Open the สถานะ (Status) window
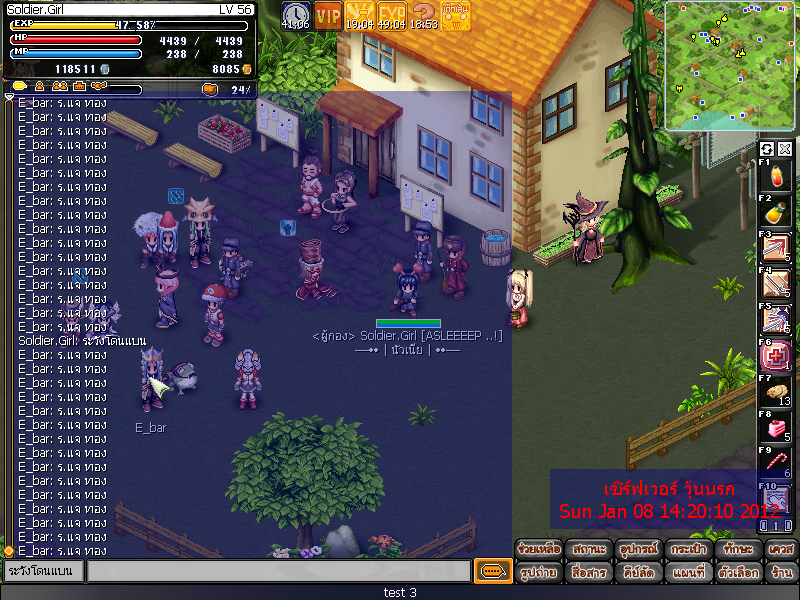The height and width of the screenshot is (600, 800). click(x=588, y=549)
